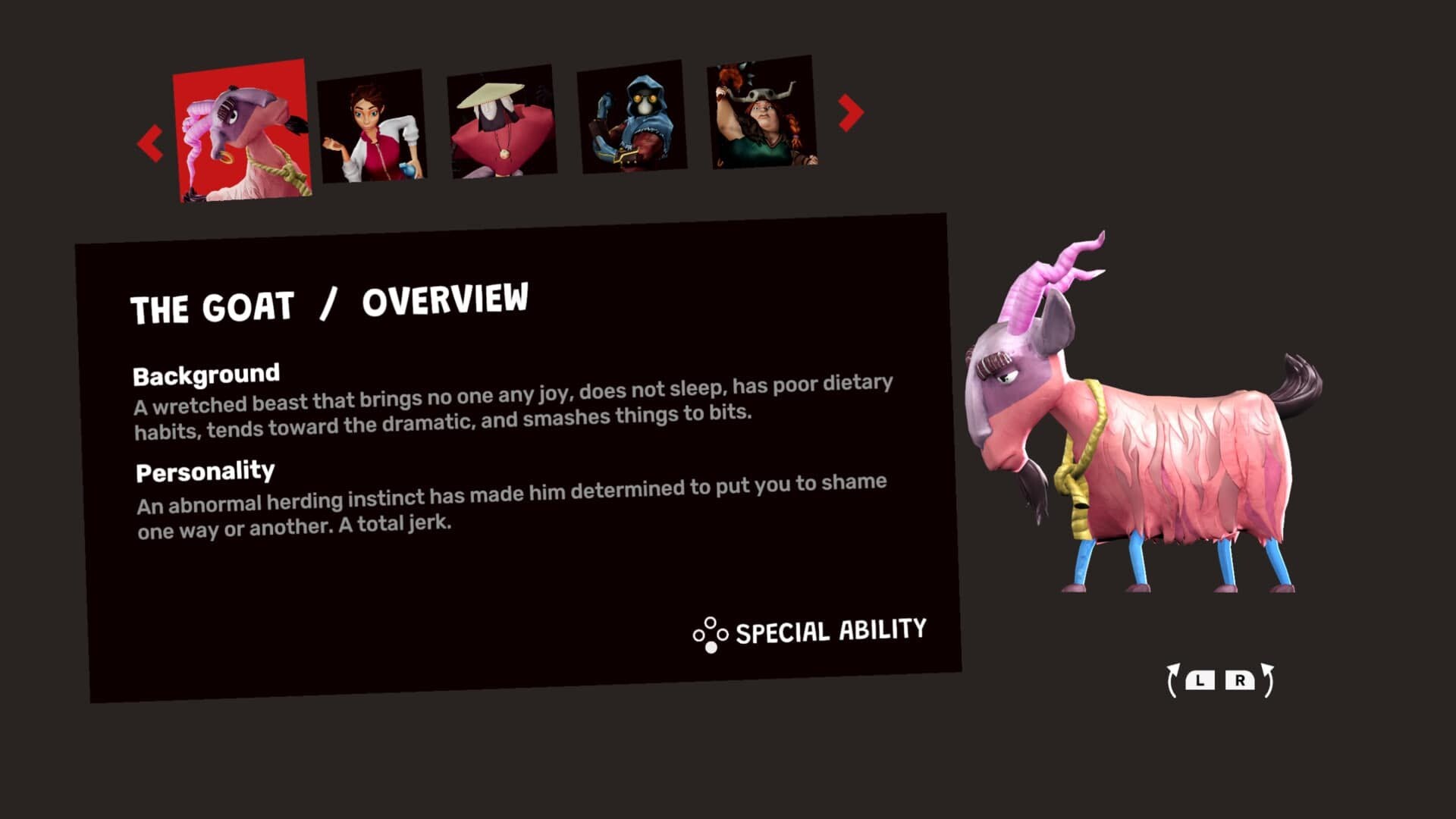Screen dimensions: 1456x819
Task: Click the R shoulder button icon
Action: (x=1241, y=680)
